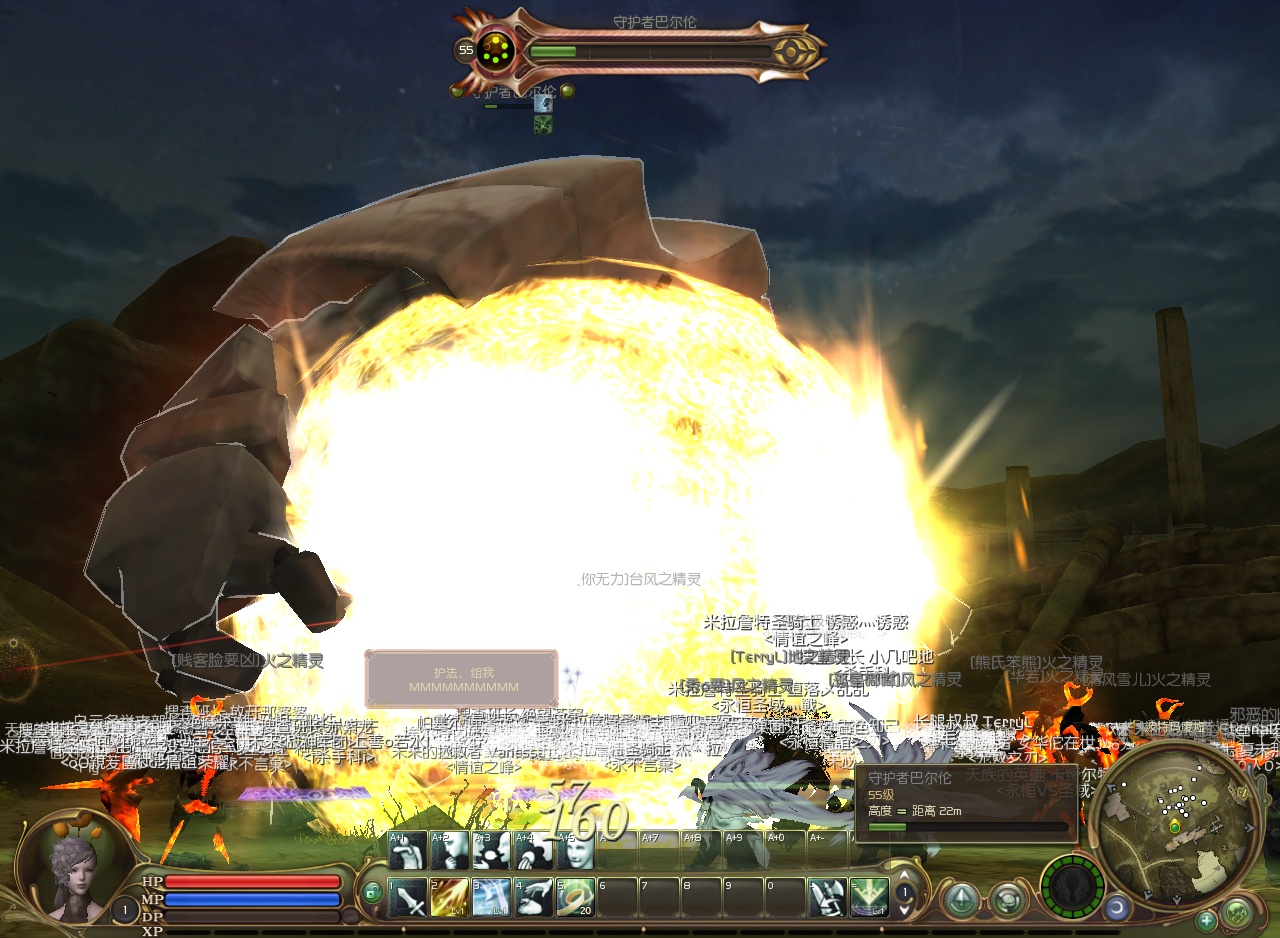This screenshot has width=1280, height=938.
Task: Use the golden slash skill in slot 2
Action: tap(449, 897)
